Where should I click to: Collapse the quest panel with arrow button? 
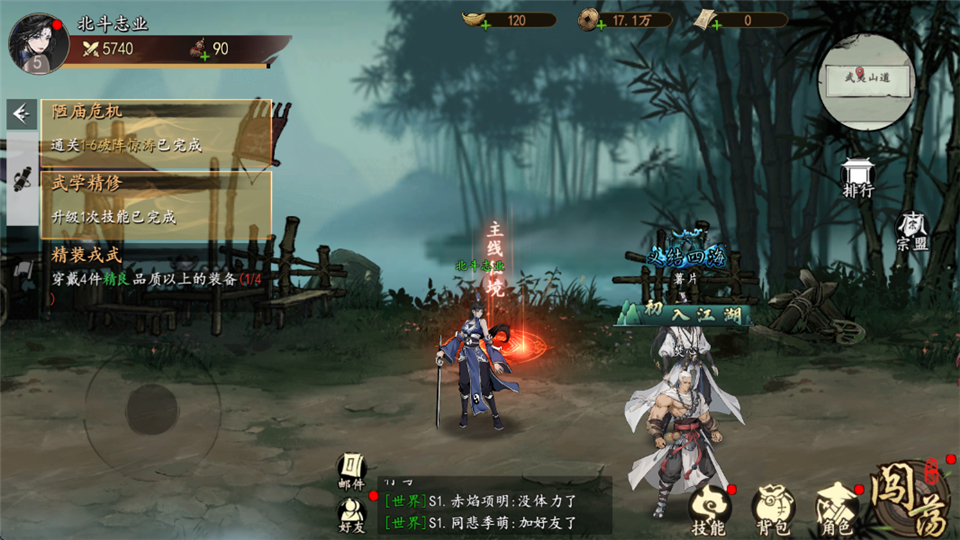[x=20, y=114]
